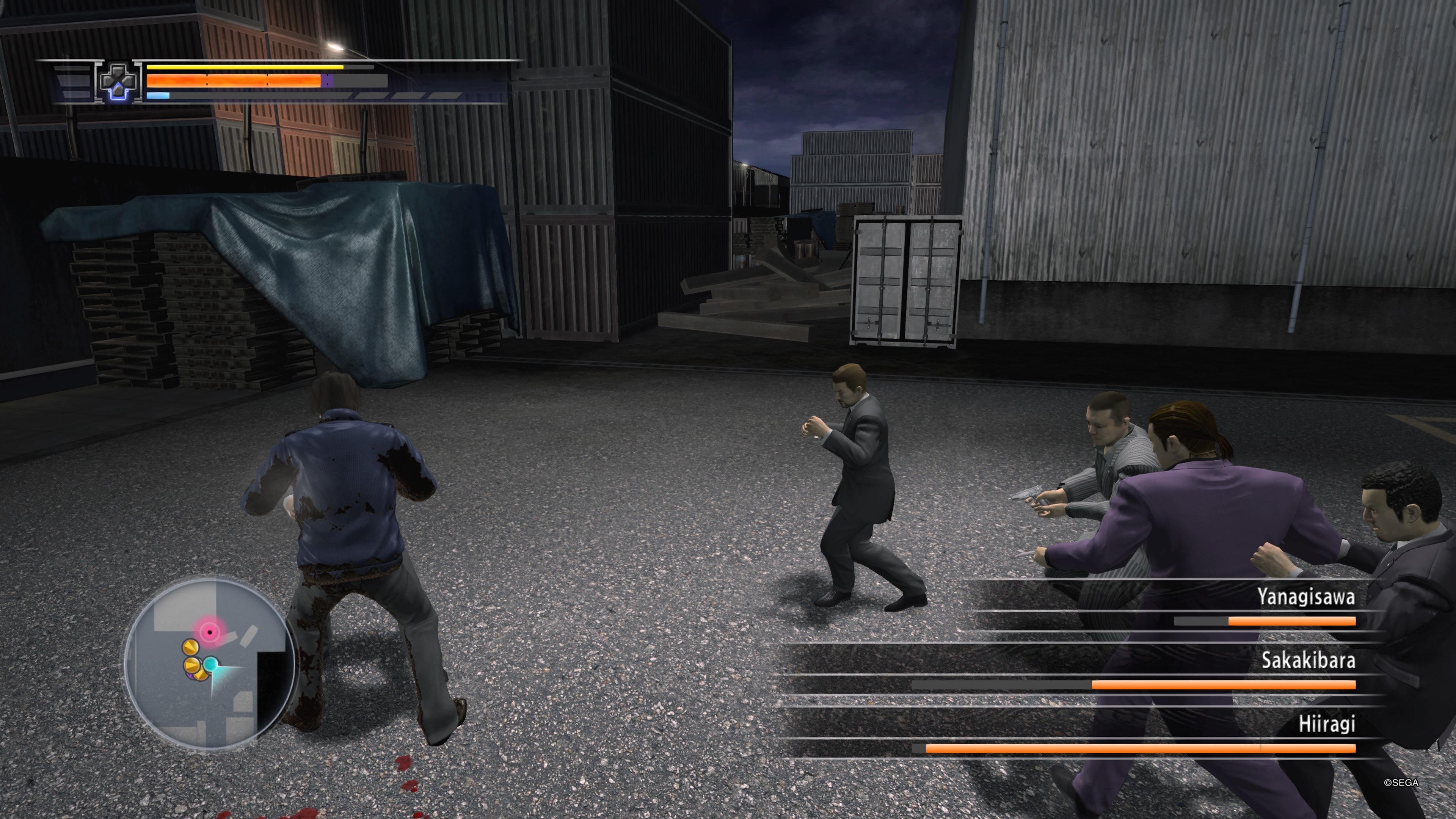Click the cyan player marker on the minimap
This screenshot has height=819, width=1456.
[211, 665]
